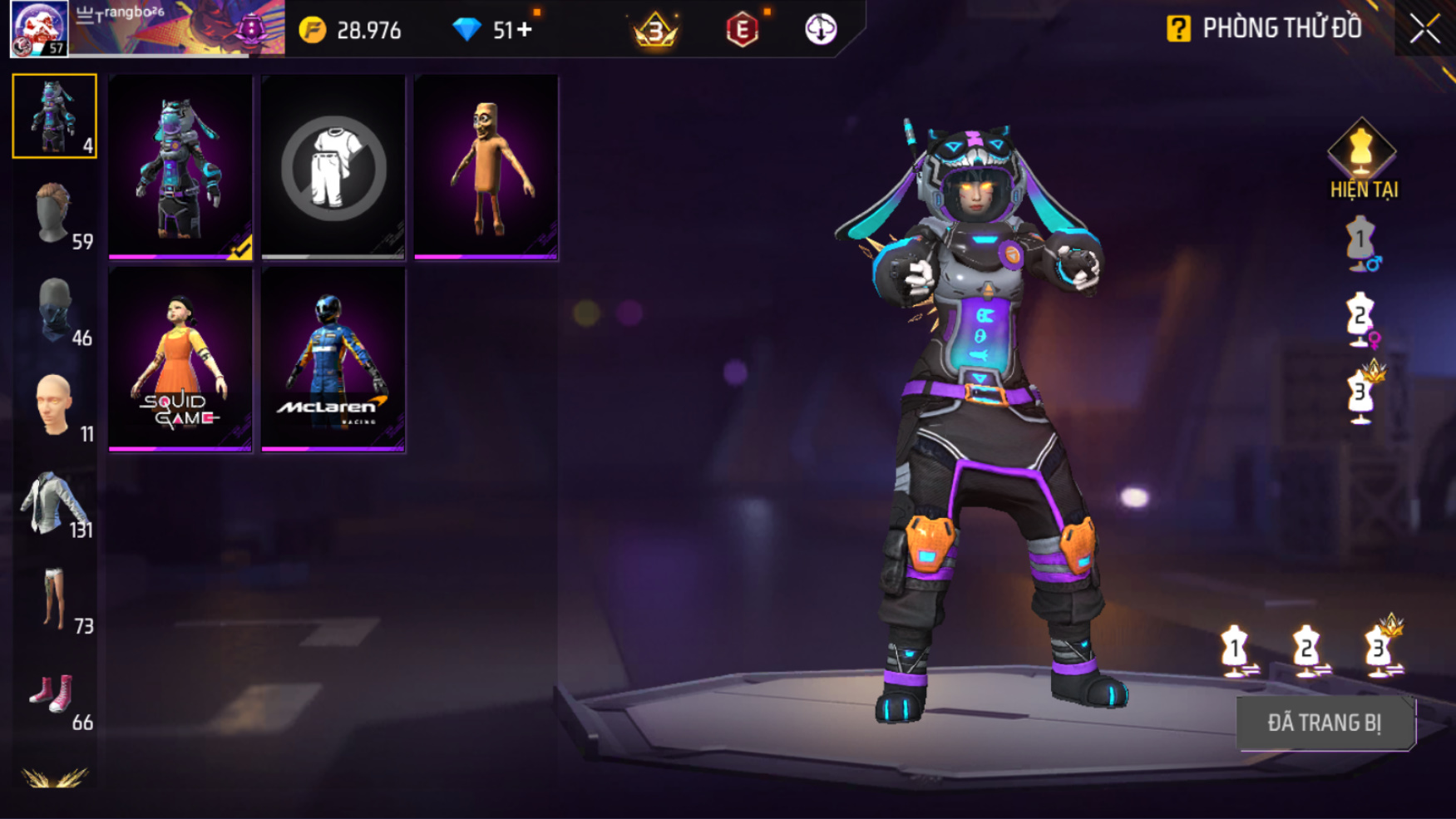The width and height of the screenshot is (1456, 819).
Task: Open the face mask category
Action: pyautogui.click(x=55, y=309)
